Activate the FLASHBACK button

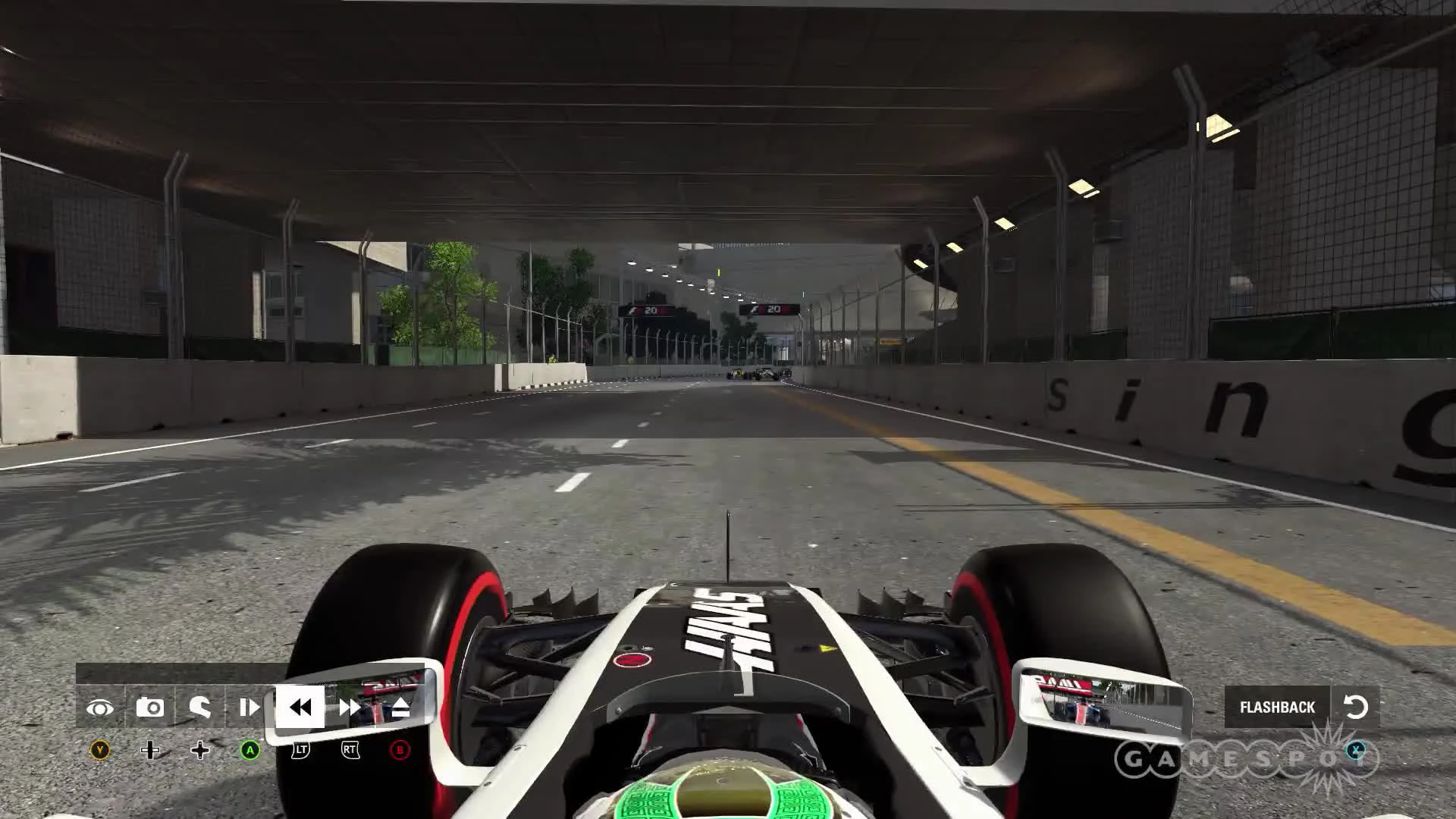pos(1276,707)
